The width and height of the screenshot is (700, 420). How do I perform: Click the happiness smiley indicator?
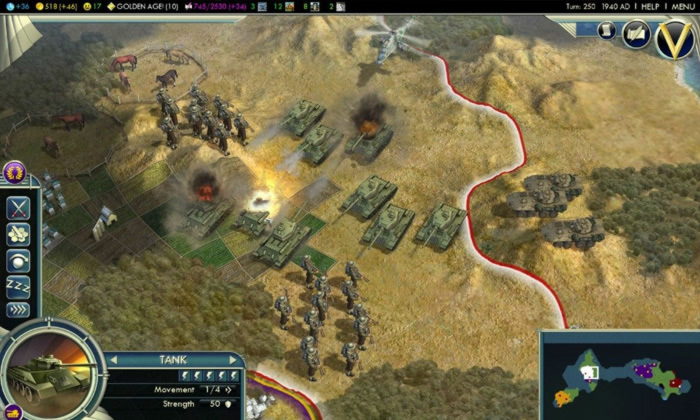tap(92, 6)
